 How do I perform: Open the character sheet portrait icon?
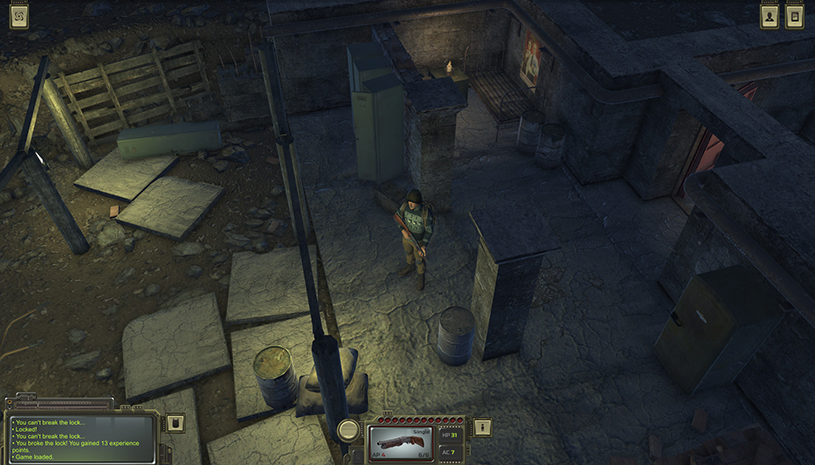coord(769,16)
